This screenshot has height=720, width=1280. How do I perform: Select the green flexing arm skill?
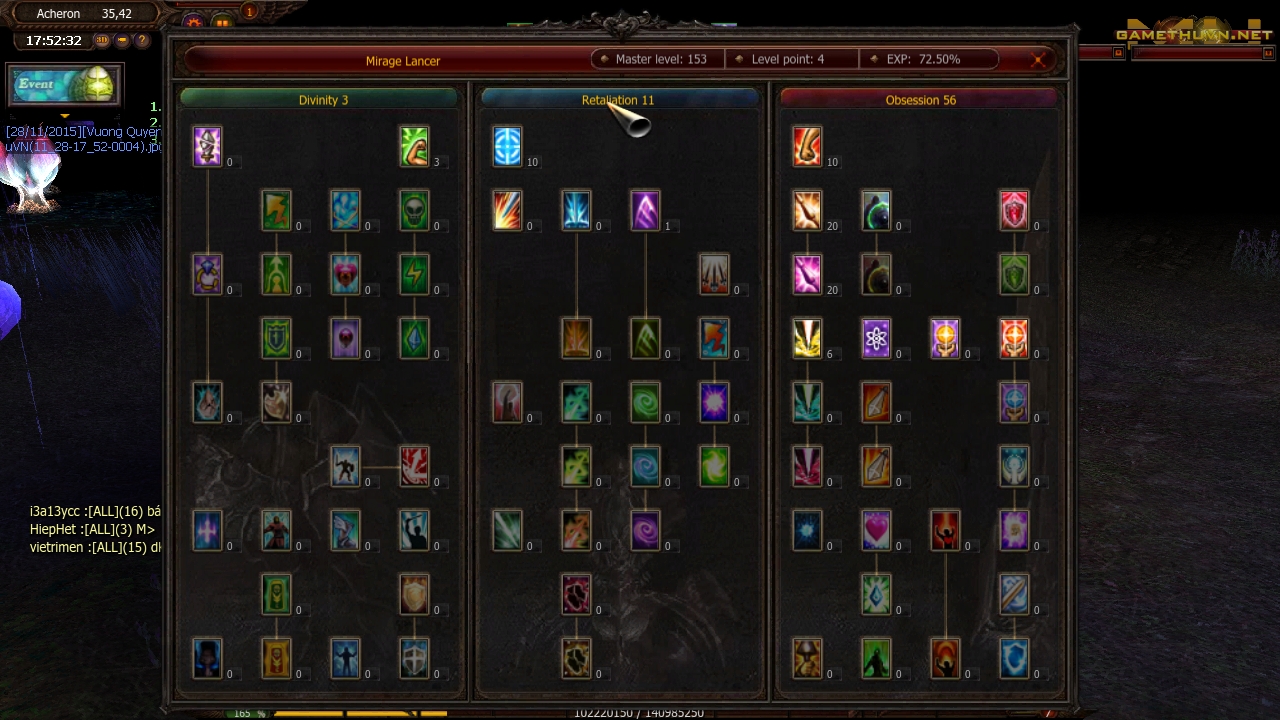coord(414,146)
